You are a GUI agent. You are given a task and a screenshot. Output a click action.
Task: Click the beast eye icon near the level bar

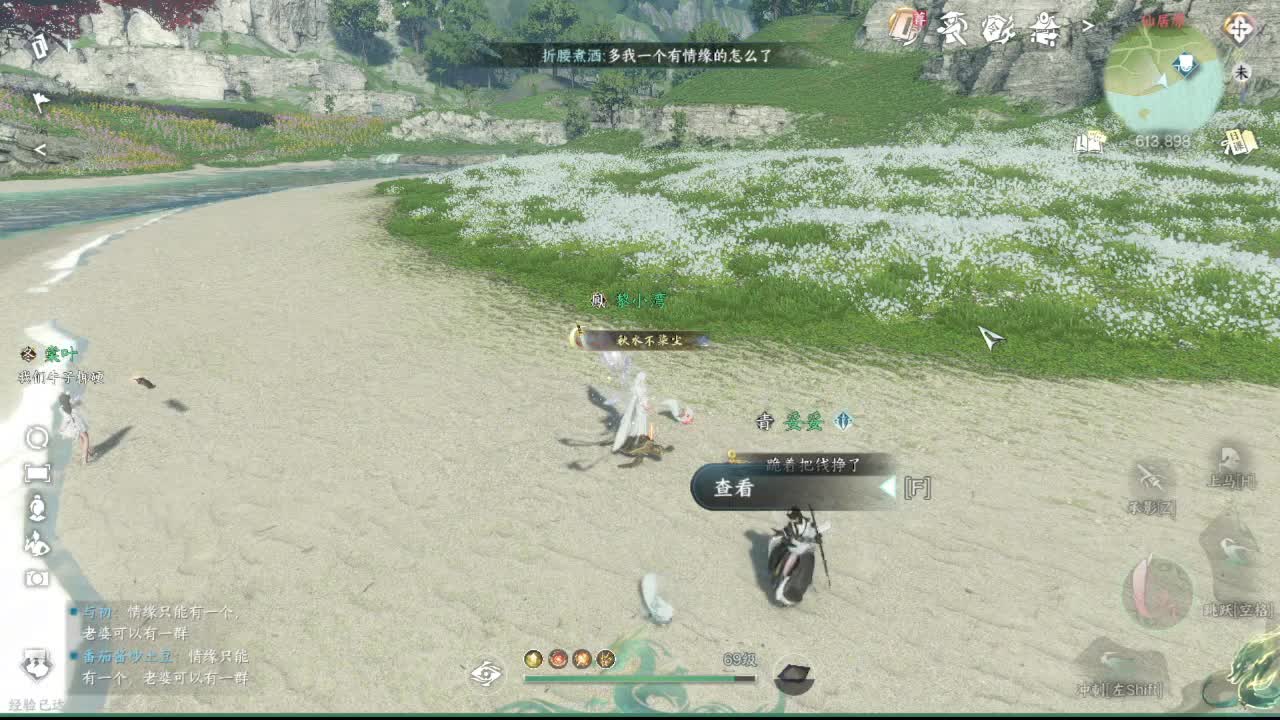(x=487, y=674)
